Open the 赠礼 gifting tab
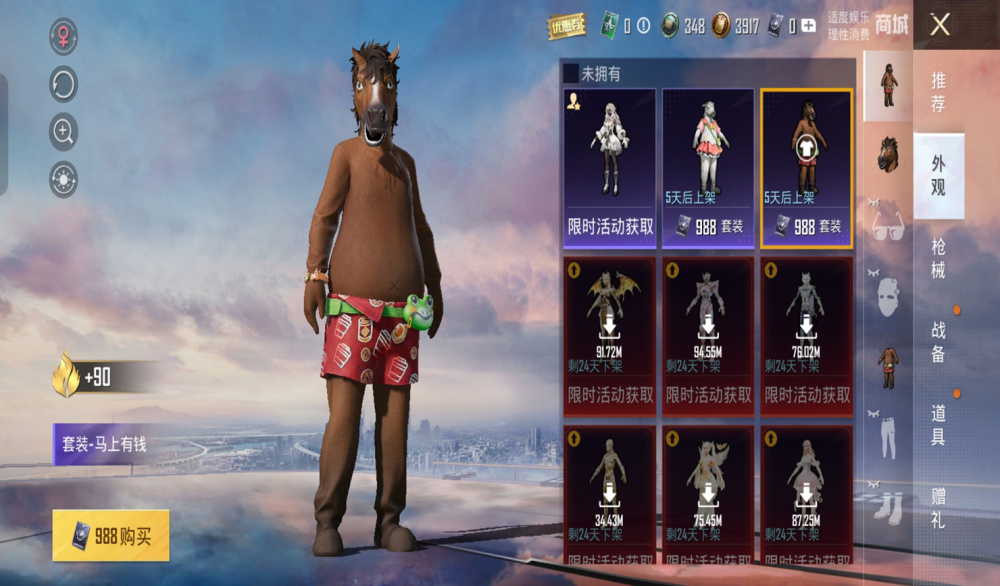The image size is (1000, 586). pyautogui.click(x=938, y=508)
